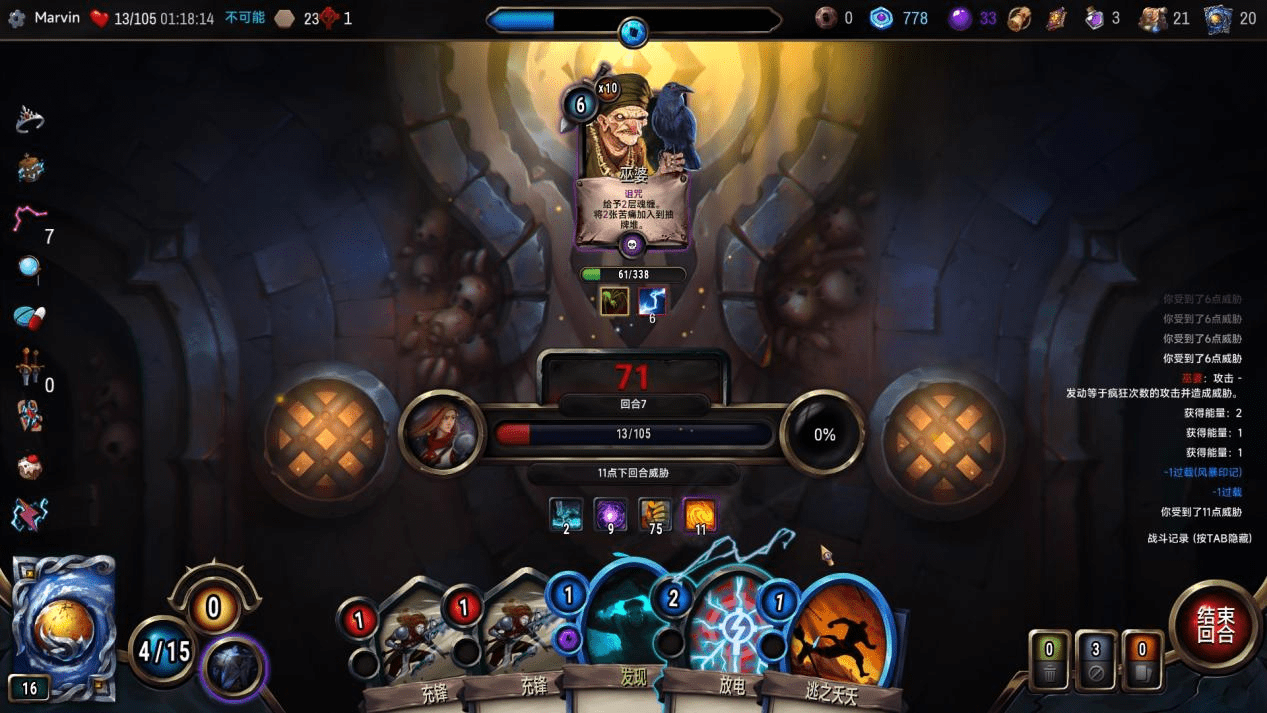Screen dimensions: 1267x713
Task: Click the purple potion icon in top bar
Action: click(1094, 18)
